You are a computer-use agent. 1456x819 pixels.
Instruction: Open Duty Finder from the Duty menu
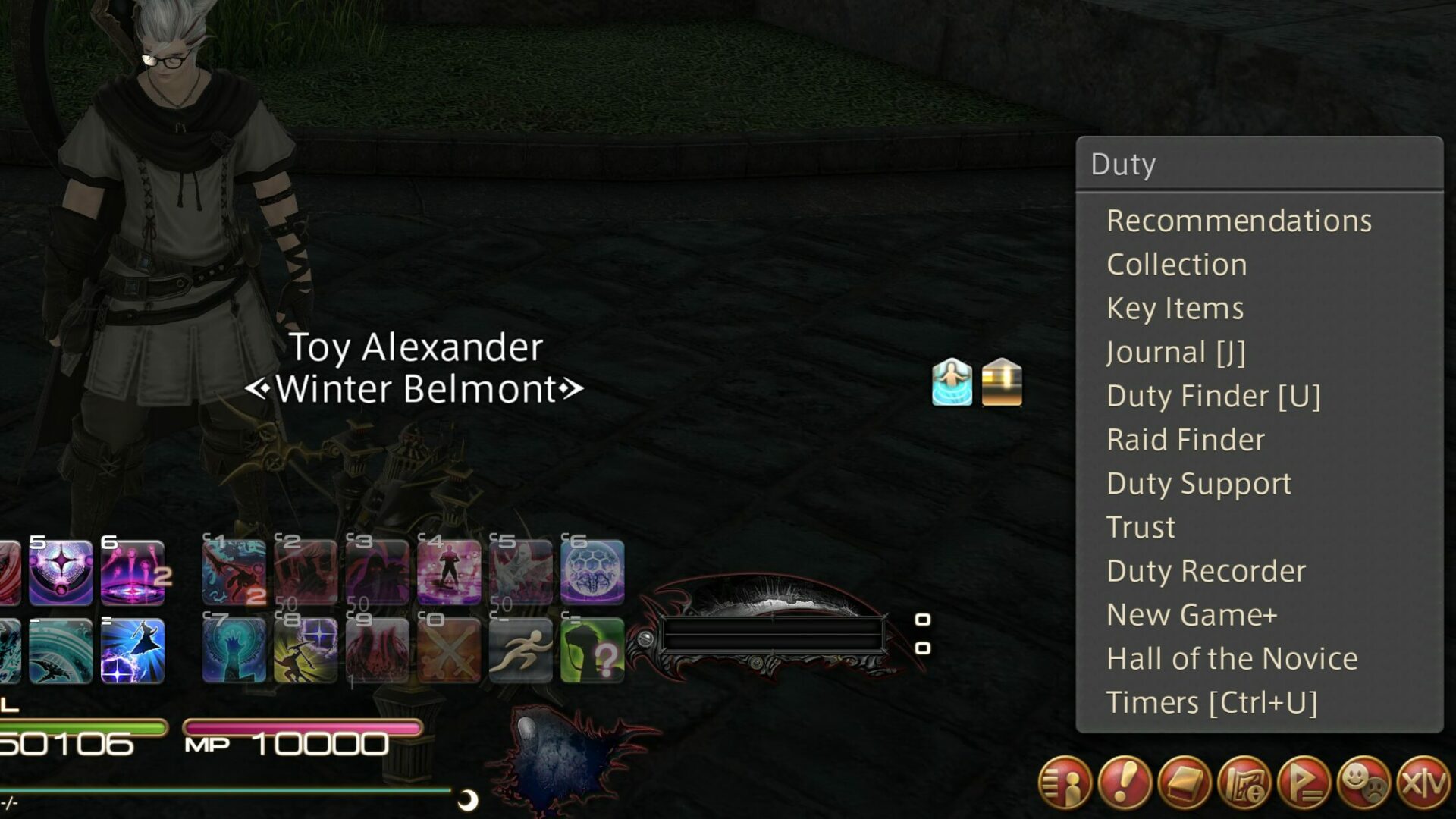(x=1213, y=395)
